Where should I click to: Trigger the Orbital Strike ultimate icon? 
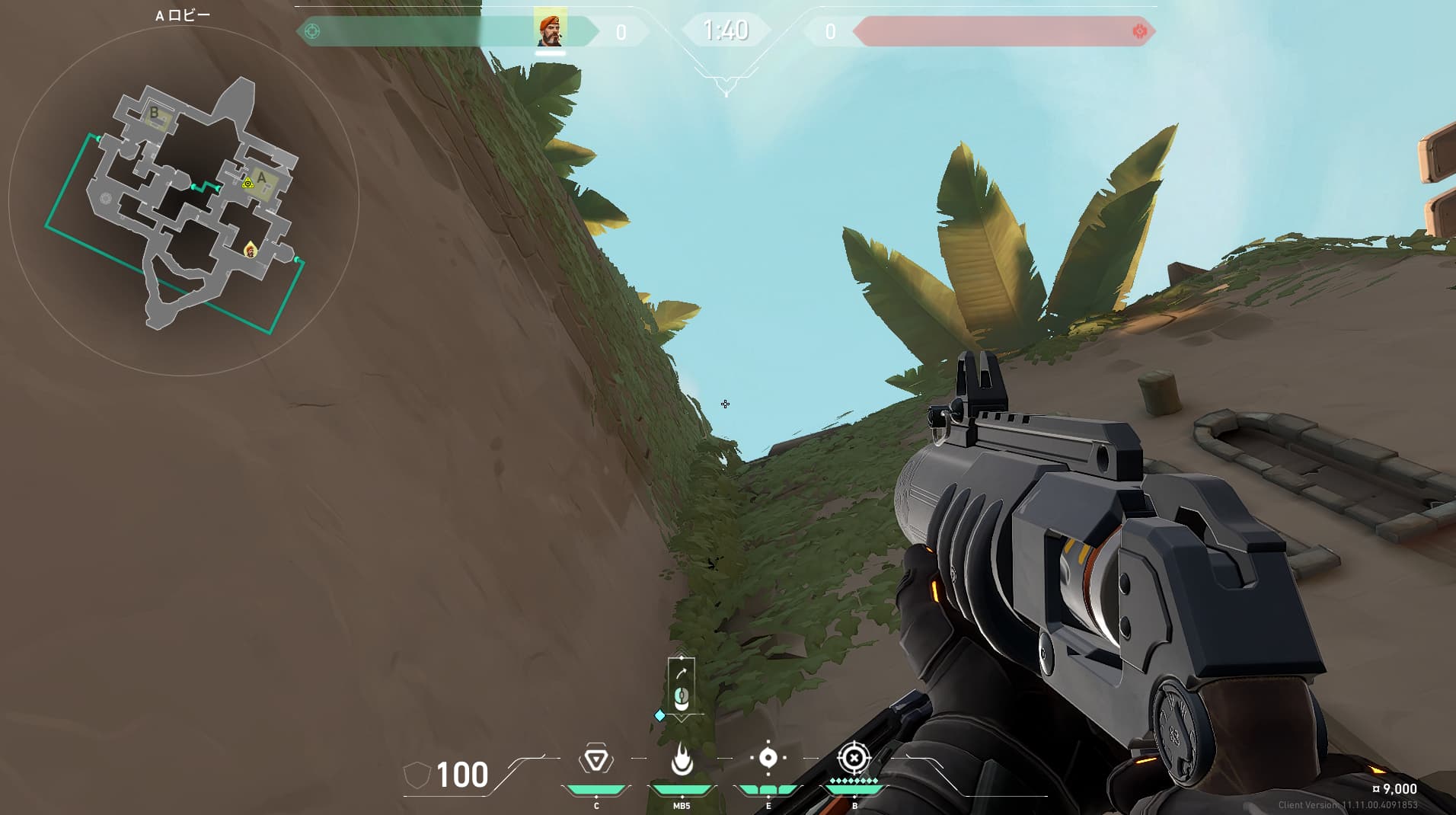854,759
